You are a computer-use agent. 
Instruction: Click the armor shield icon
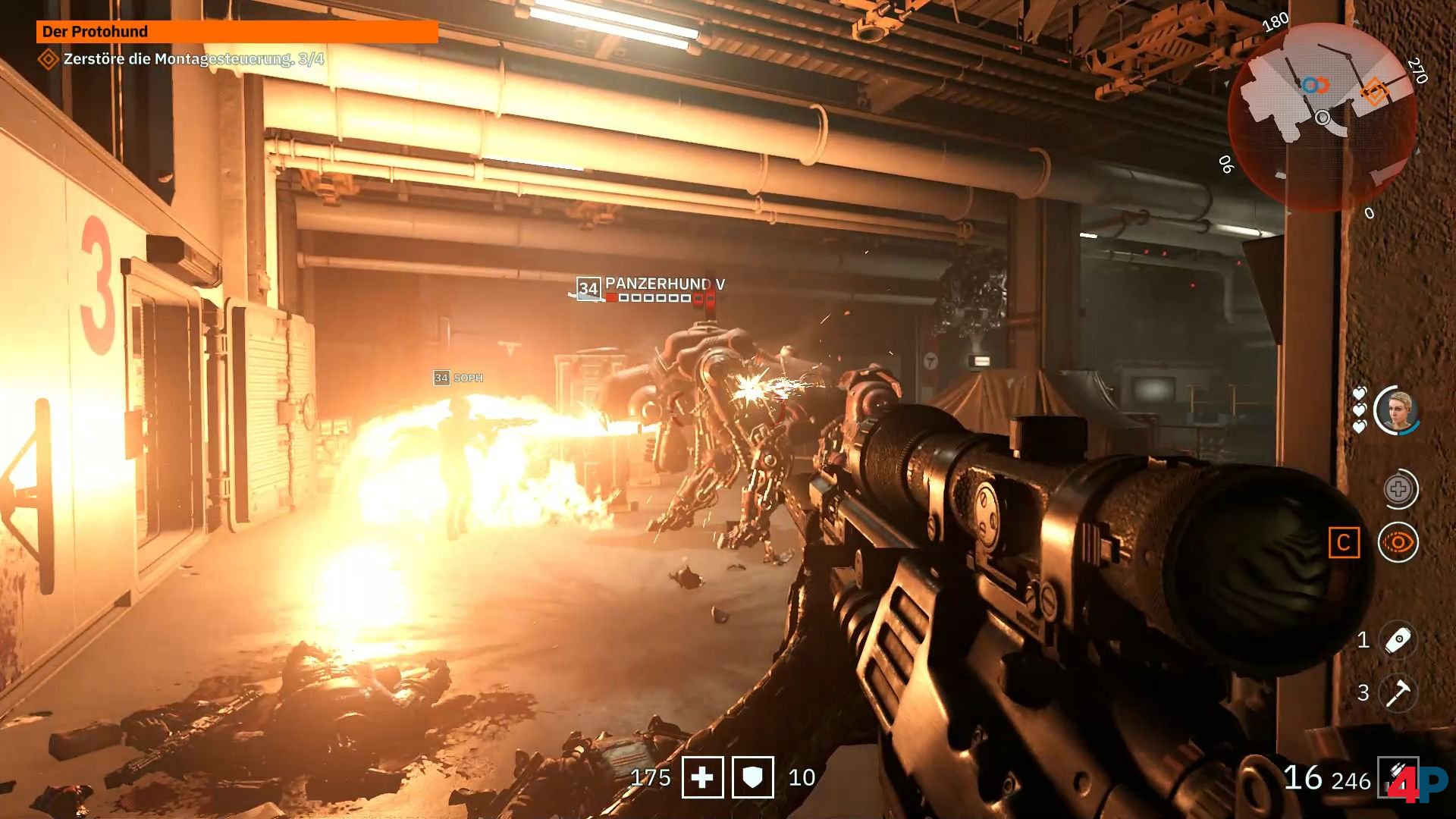tap(752, 777)
